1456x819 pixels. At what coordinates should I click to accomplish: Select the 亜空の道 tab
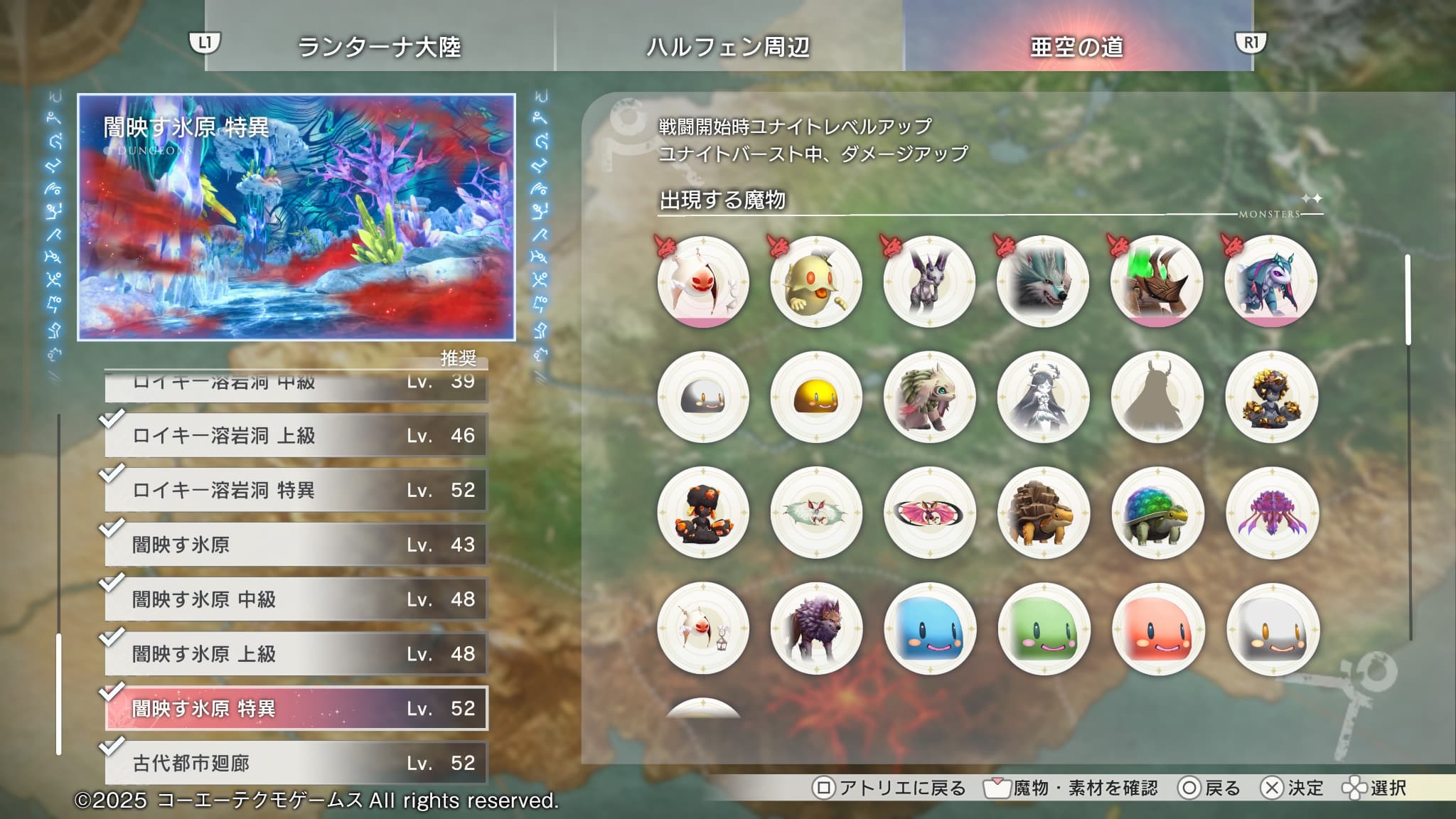pyautogui.click(x=1077, y=47)
